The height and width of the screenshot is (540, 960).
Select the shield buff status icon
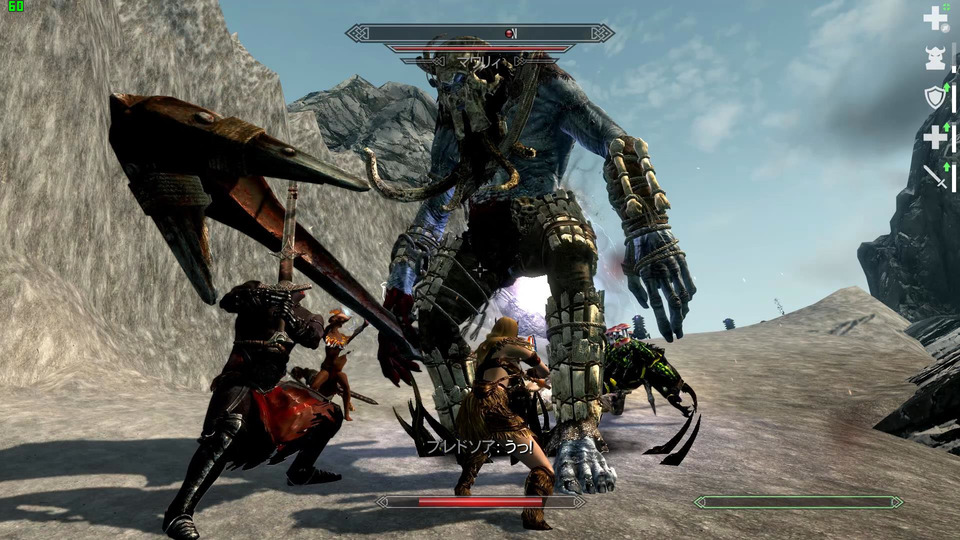[x=935, y=97]
